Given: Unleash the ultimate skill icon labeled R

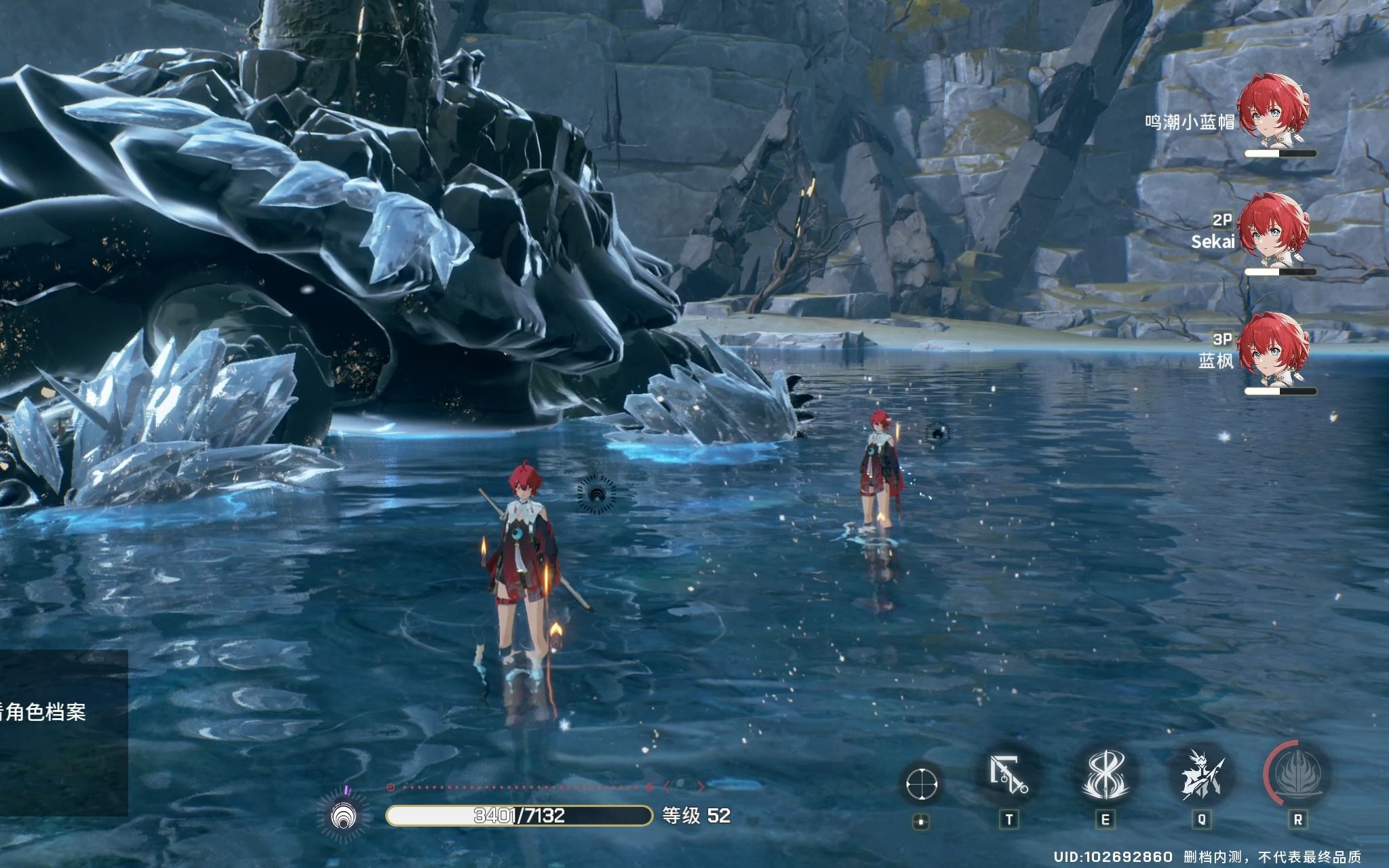Looking at the screenshot, I should [x=1297, y=775].
